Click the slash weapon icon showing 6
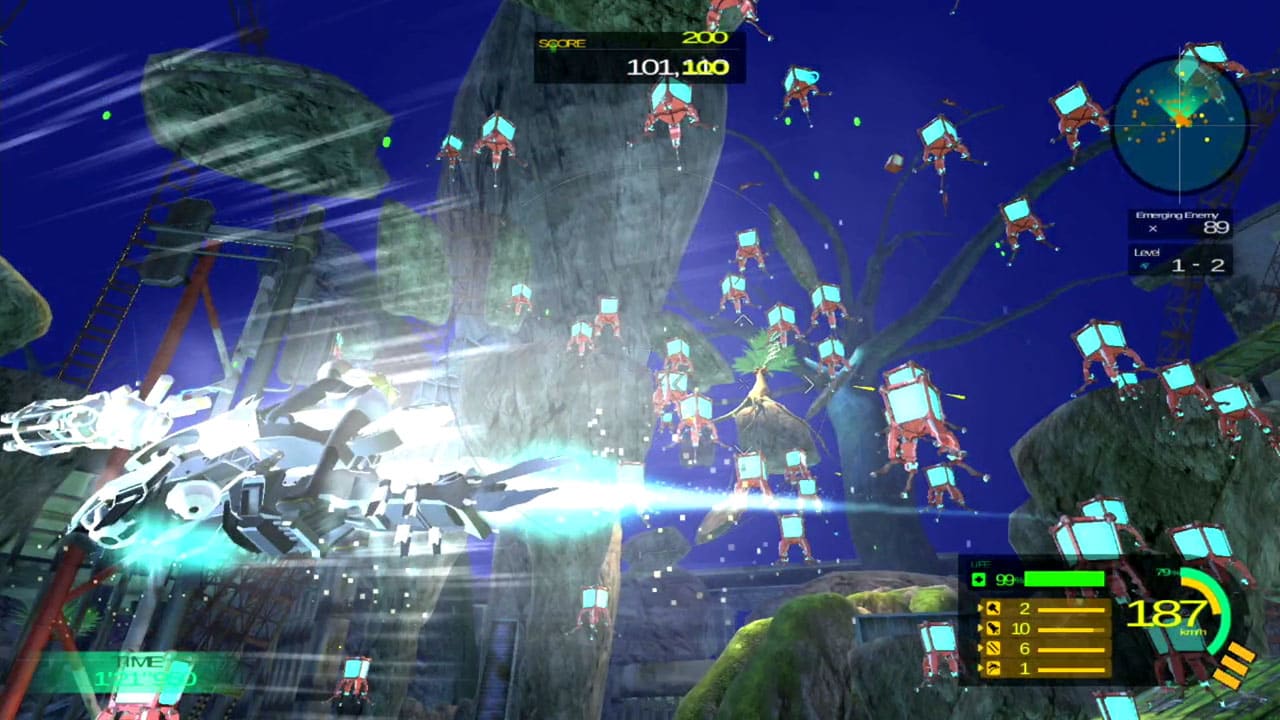 [993, 648]
